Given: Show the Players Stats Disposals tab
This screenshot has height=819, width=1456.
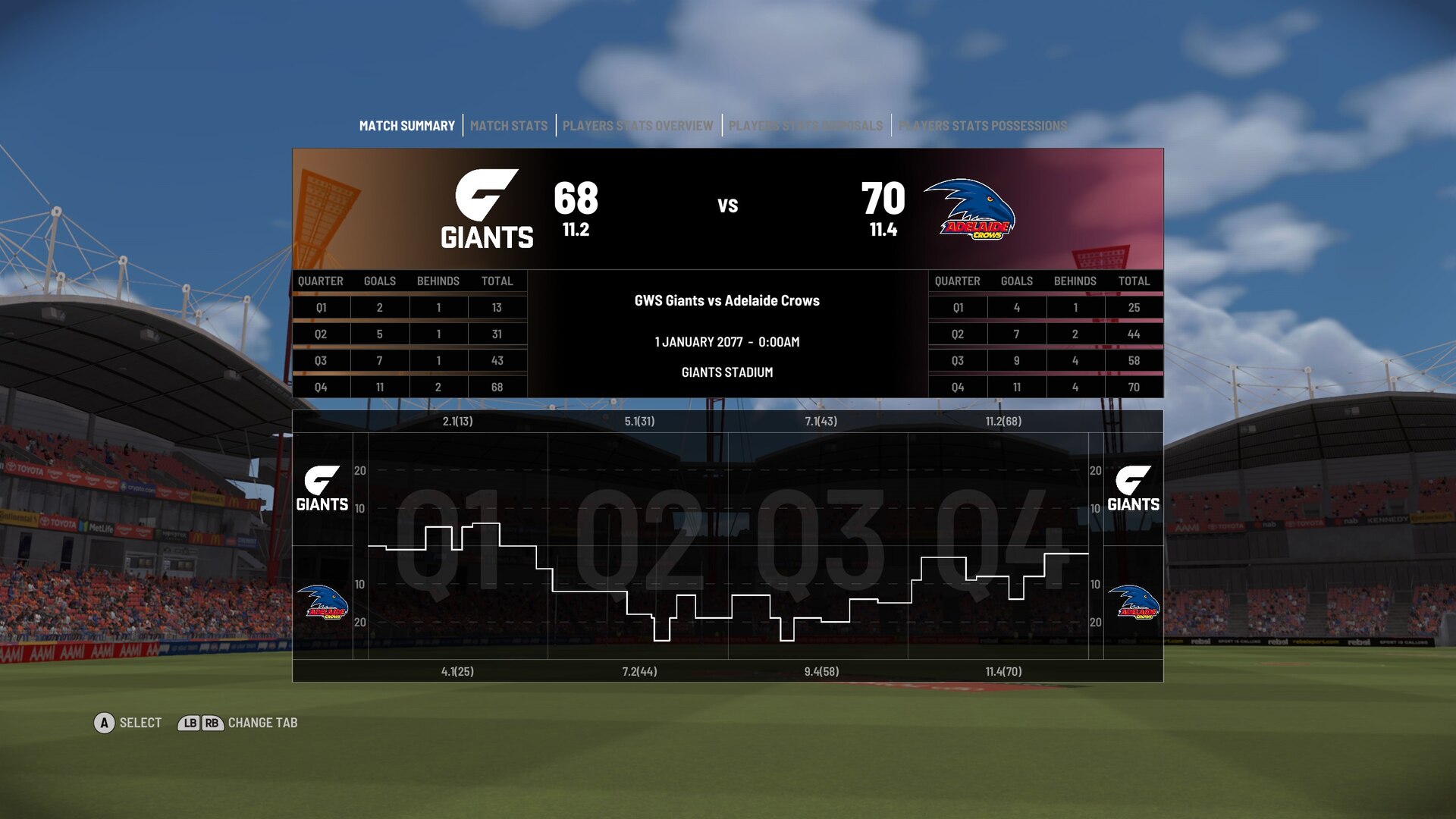Looking at the screenshot, I should tap(805, 126).
